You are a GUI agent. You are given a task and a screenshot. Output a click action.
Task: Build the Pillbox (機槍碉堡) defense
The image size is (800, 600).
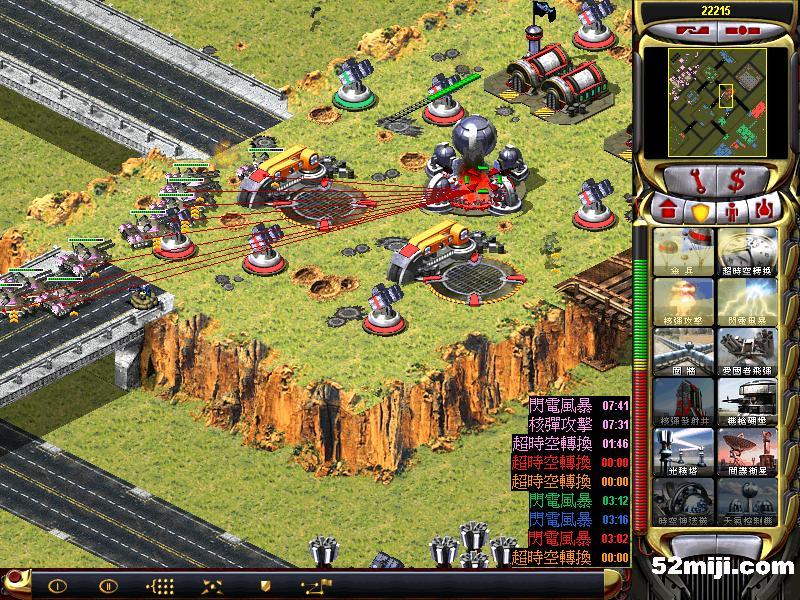click(x=745, y=401)
